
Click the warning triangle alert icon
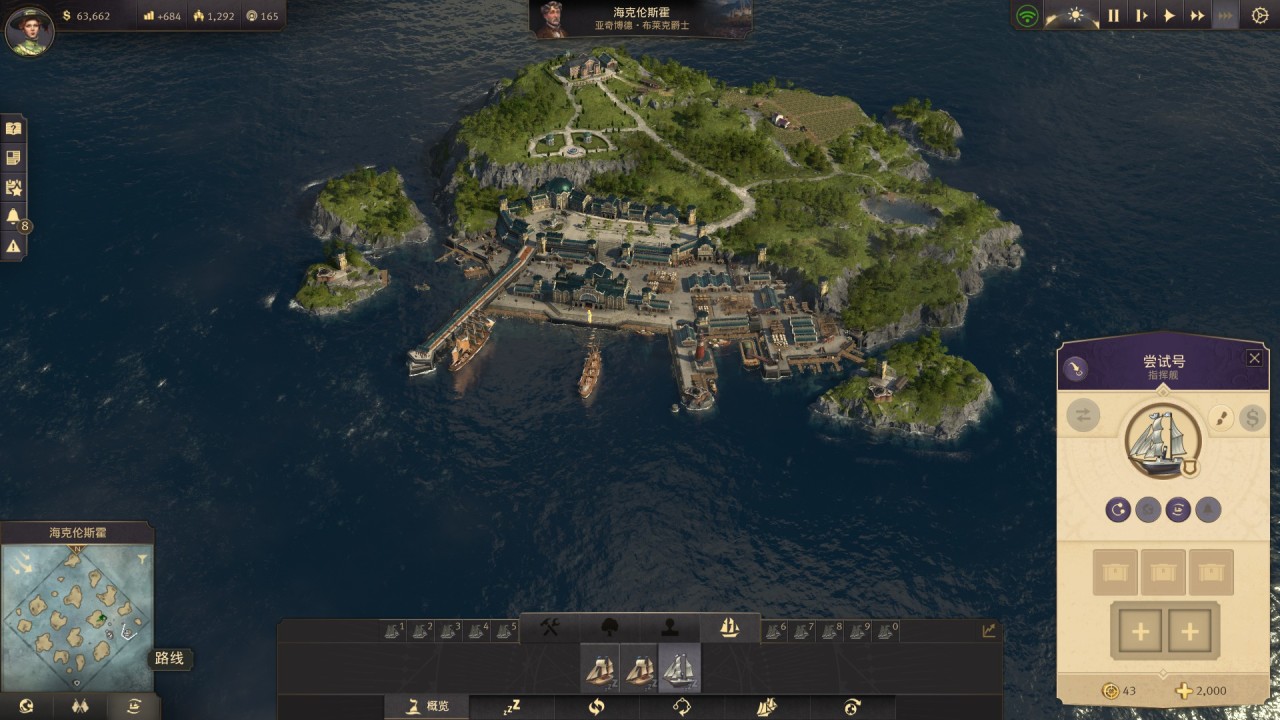click(x=13, y=245)
